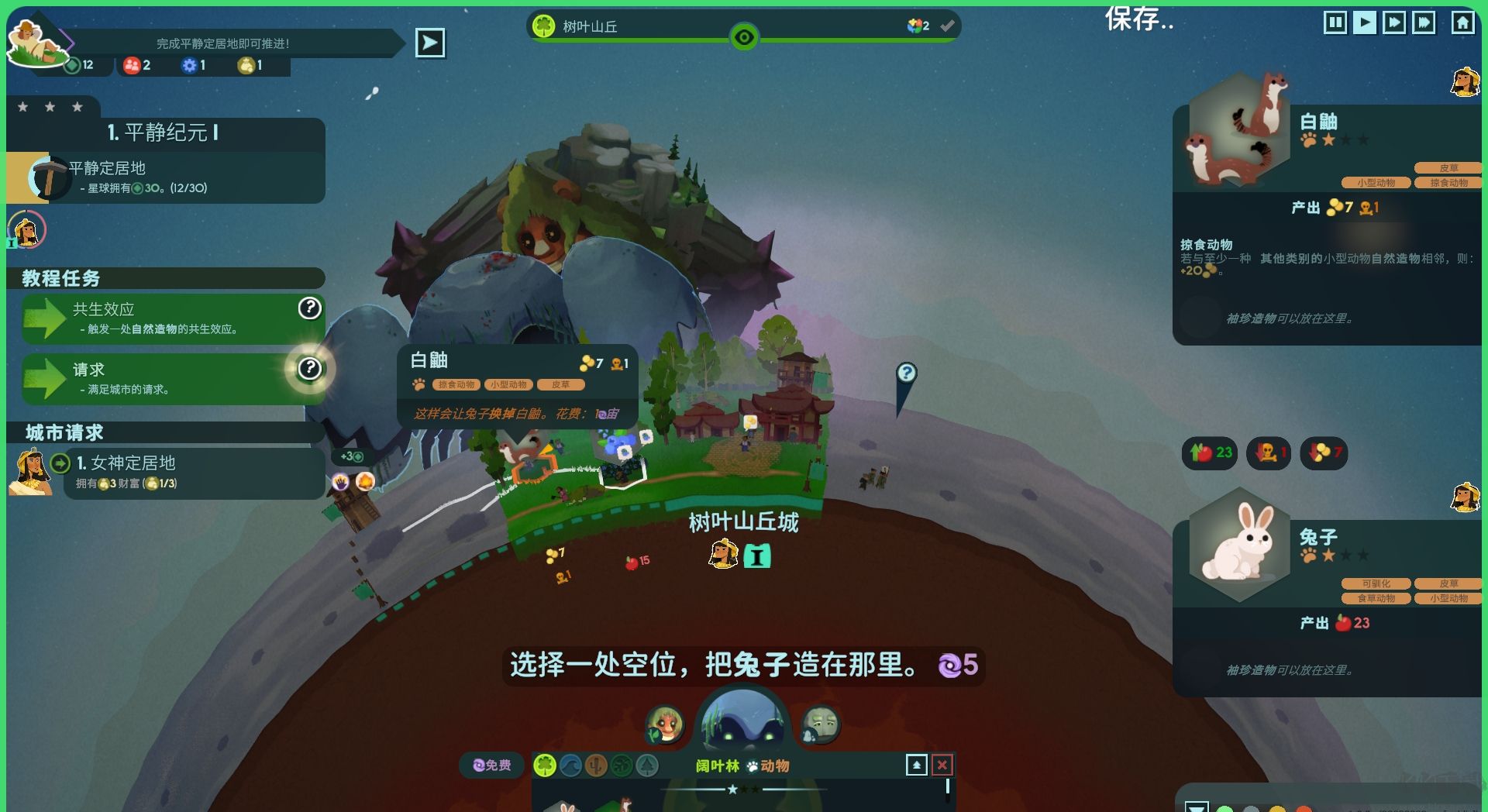Toggle the broadleaf forest biome filter
This screenshot has height=812, width=1488.
click(x=546, y=766)
